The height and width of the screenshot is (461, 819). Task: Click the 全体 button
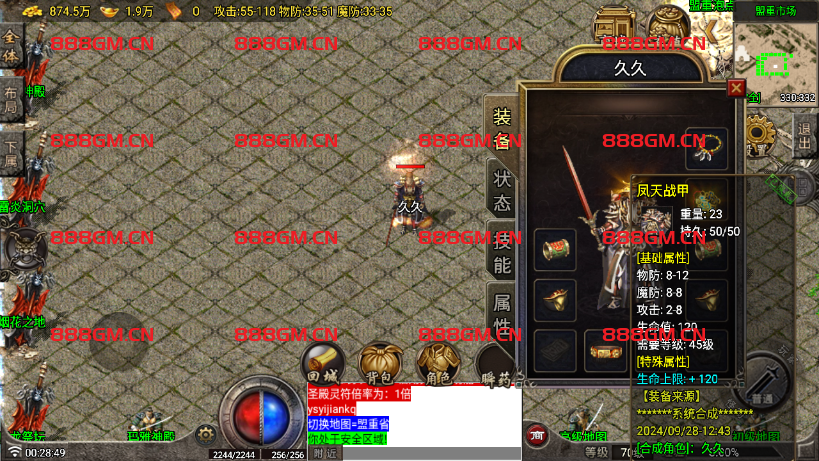pos(11,47)
